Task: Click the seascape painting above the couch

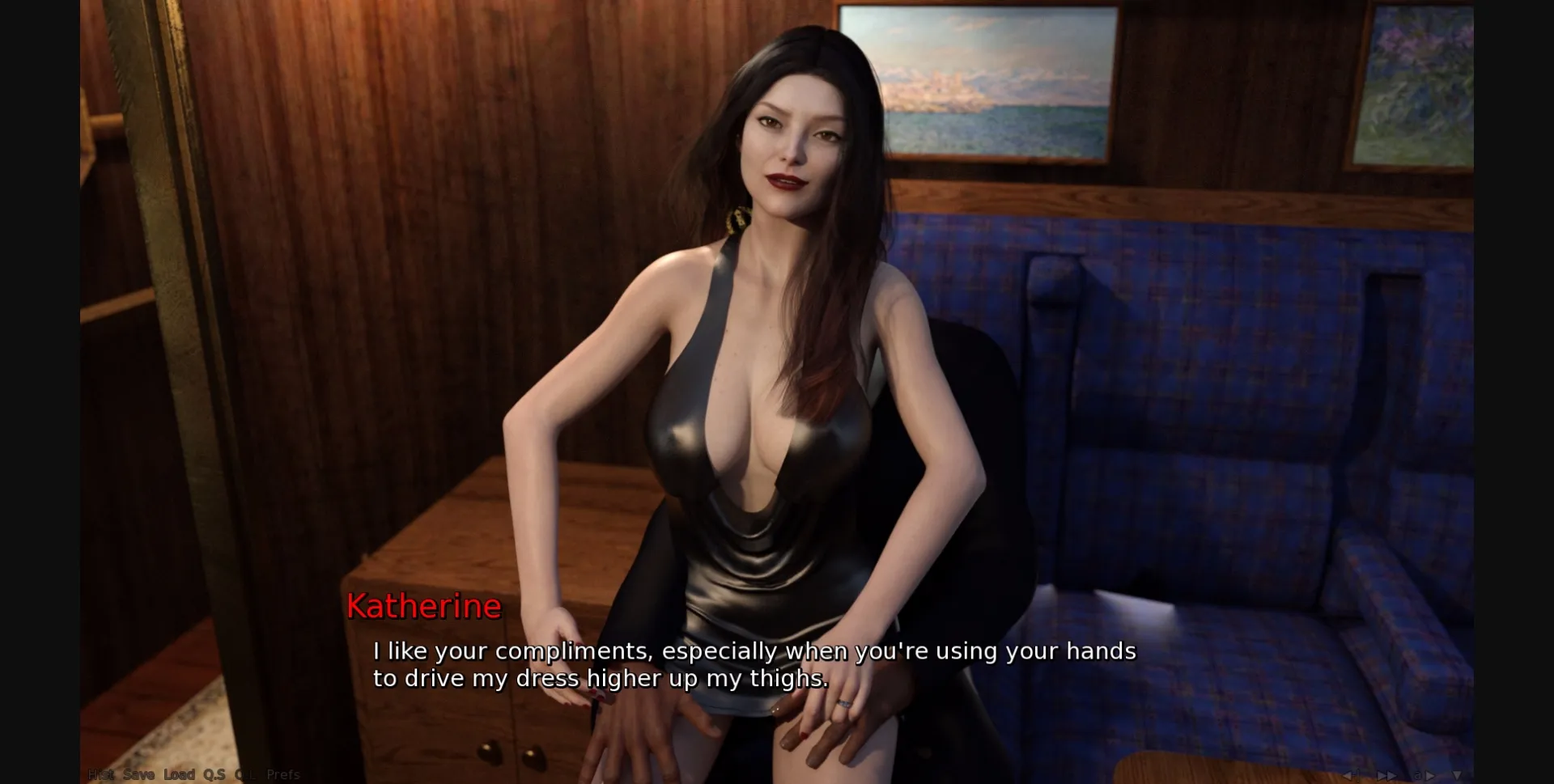Action: [1004, 81]
